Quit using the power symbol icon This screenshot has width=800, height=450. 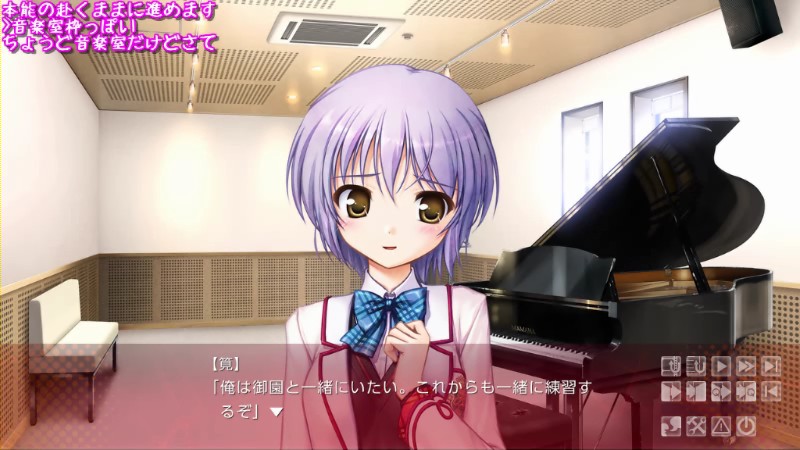[746, 427]
